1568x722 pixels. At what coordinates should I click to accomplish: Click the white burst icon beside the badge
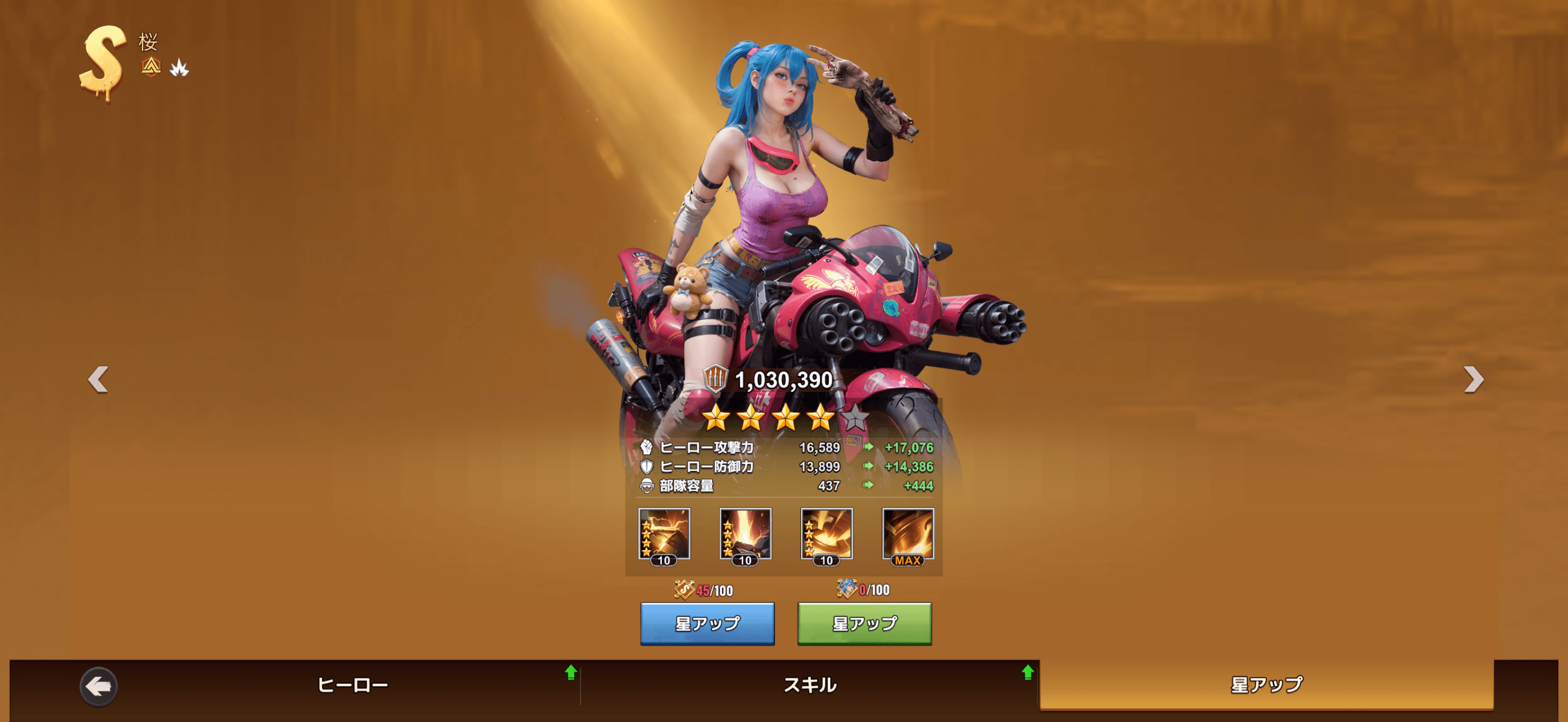pos(179,67)
